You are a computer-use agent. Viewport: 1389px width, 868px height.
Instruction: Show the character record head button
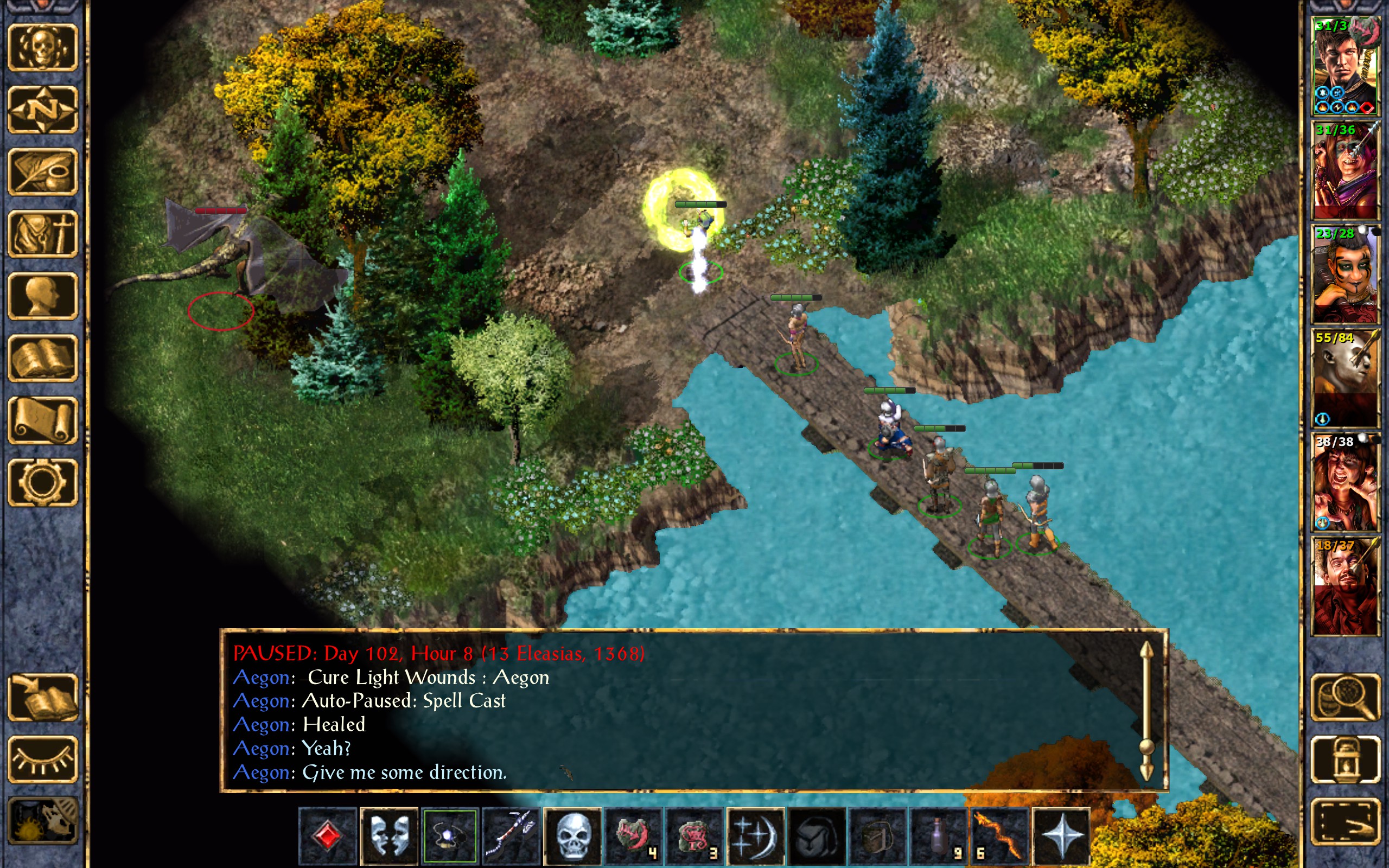pyautogui.click(x=42, y=296)
